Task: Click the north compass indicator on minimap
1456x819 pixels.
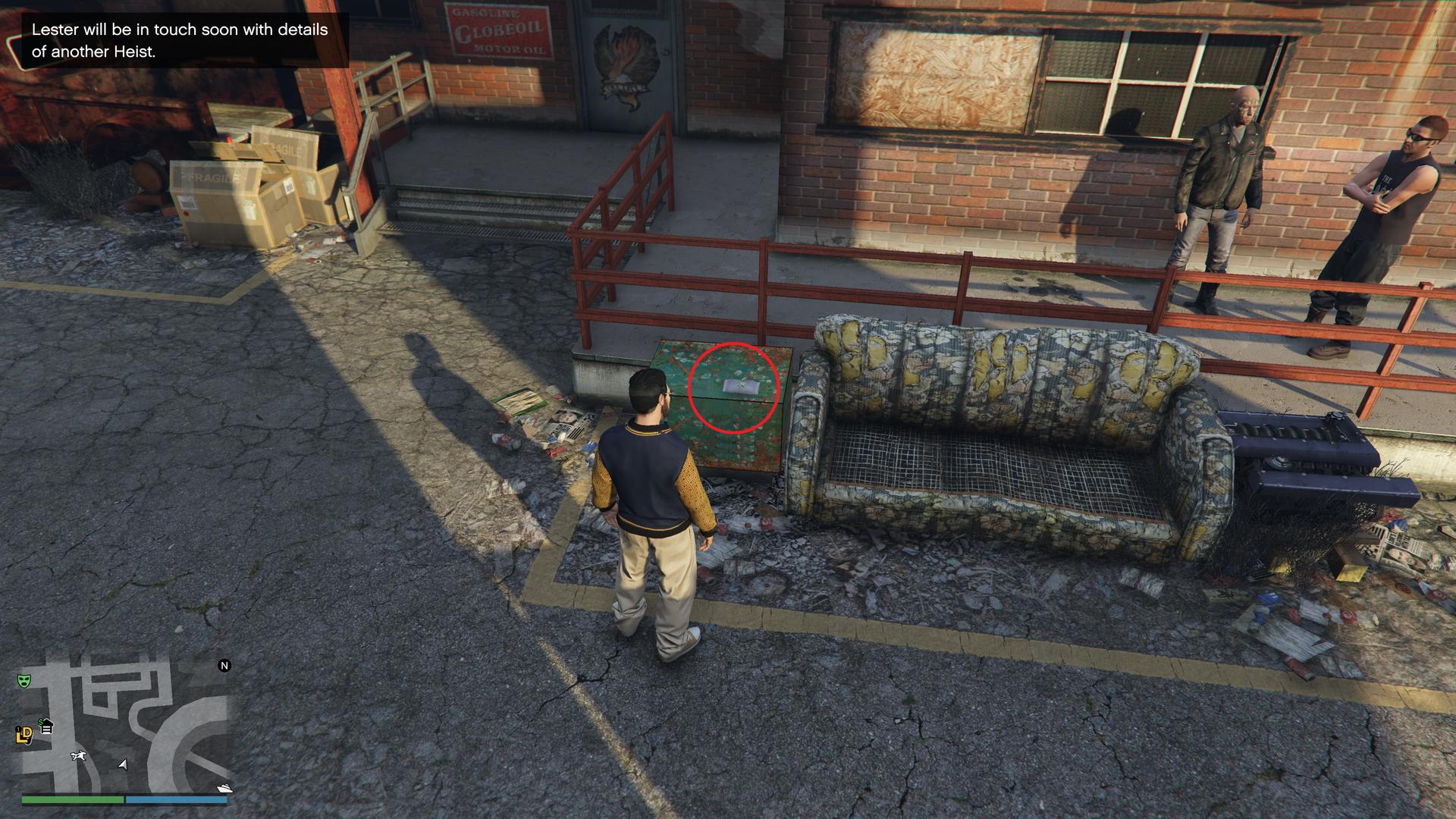Action: [x=224, y=666]
